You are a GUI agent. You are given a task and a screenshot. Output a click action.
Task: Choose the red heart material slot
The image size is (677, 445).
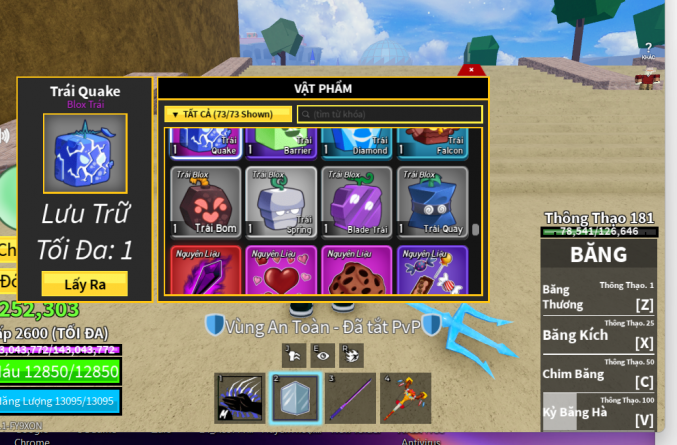pos(280,271)
